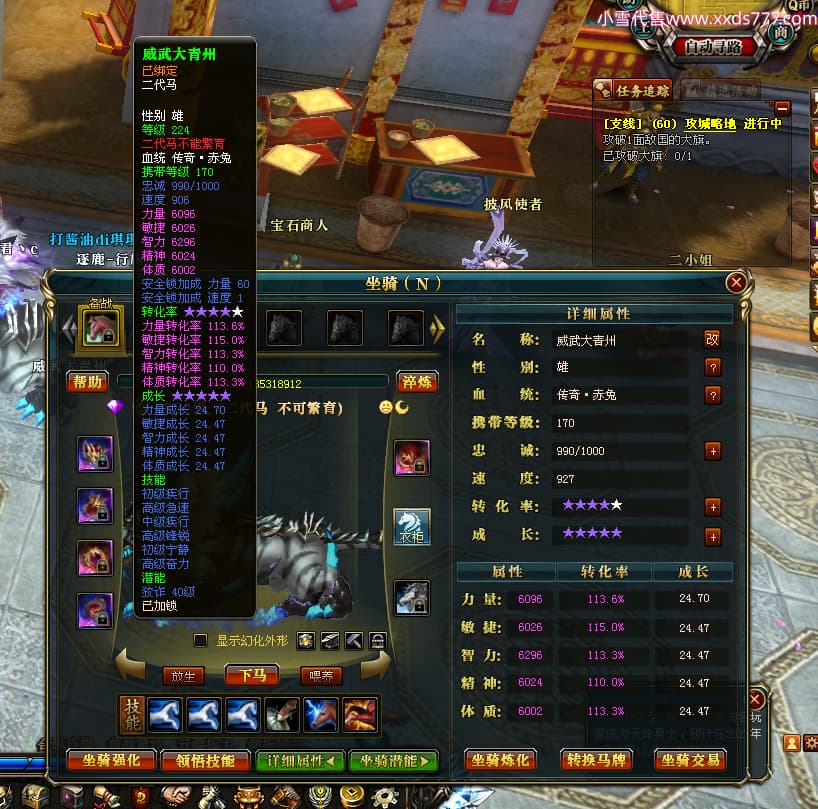Increase loyalty using the 忠诚 plus button
818x809 pixels.
712,451
